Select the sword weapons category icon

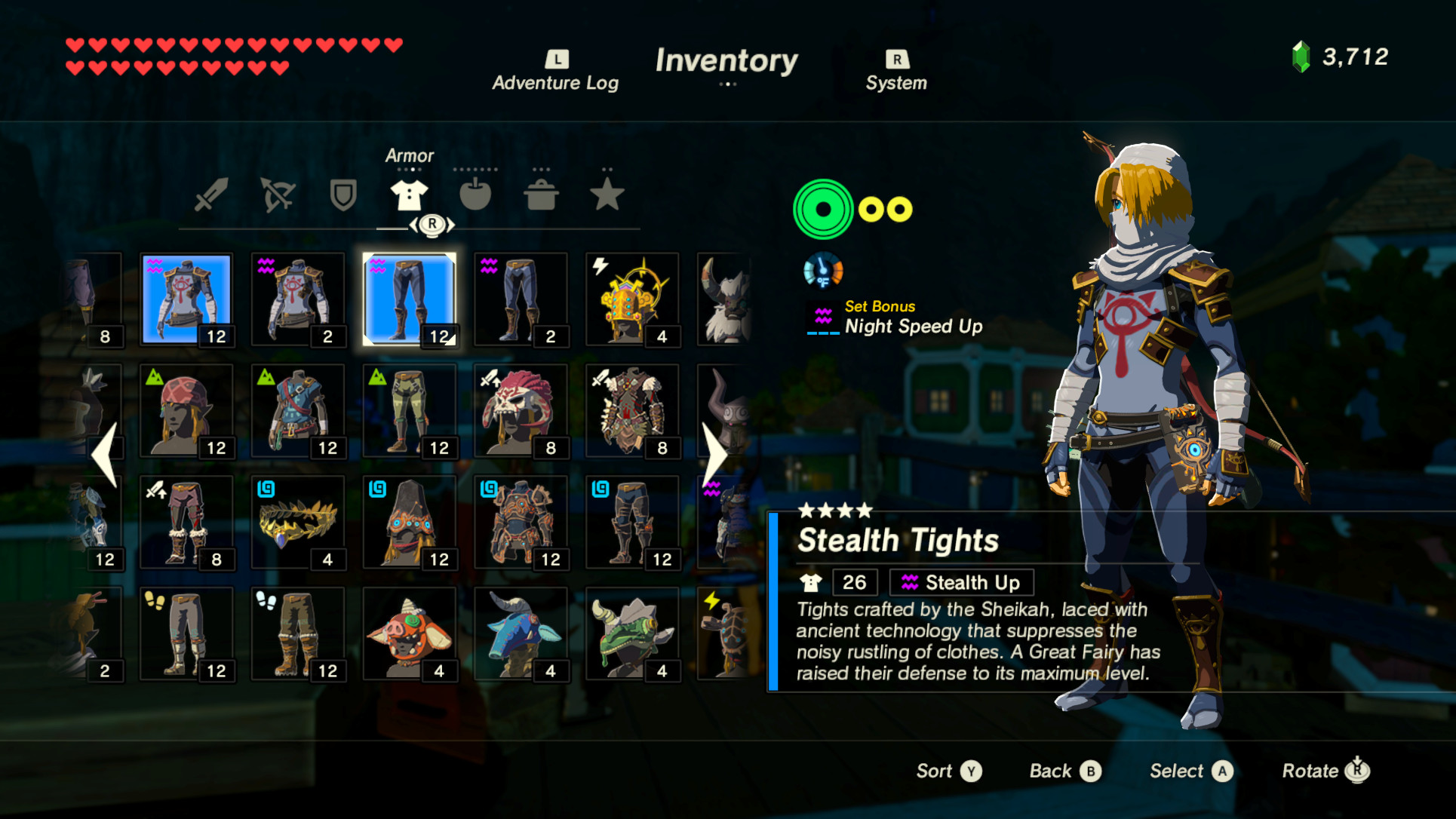[x=211, y=195]
